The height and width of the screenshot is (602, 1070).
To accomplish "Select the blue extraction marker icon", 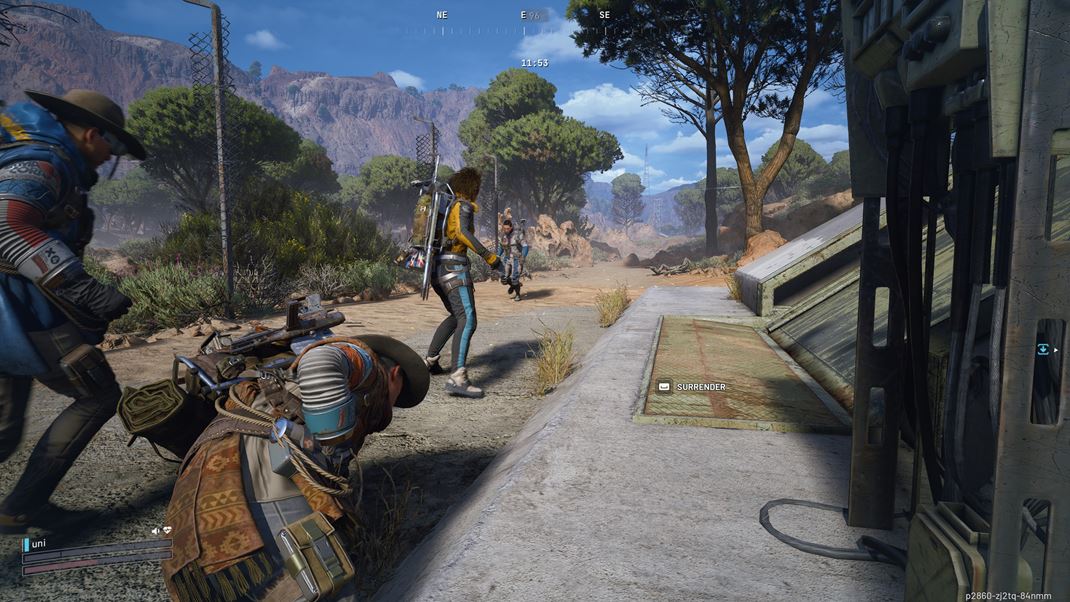I will coord(1043,349).
